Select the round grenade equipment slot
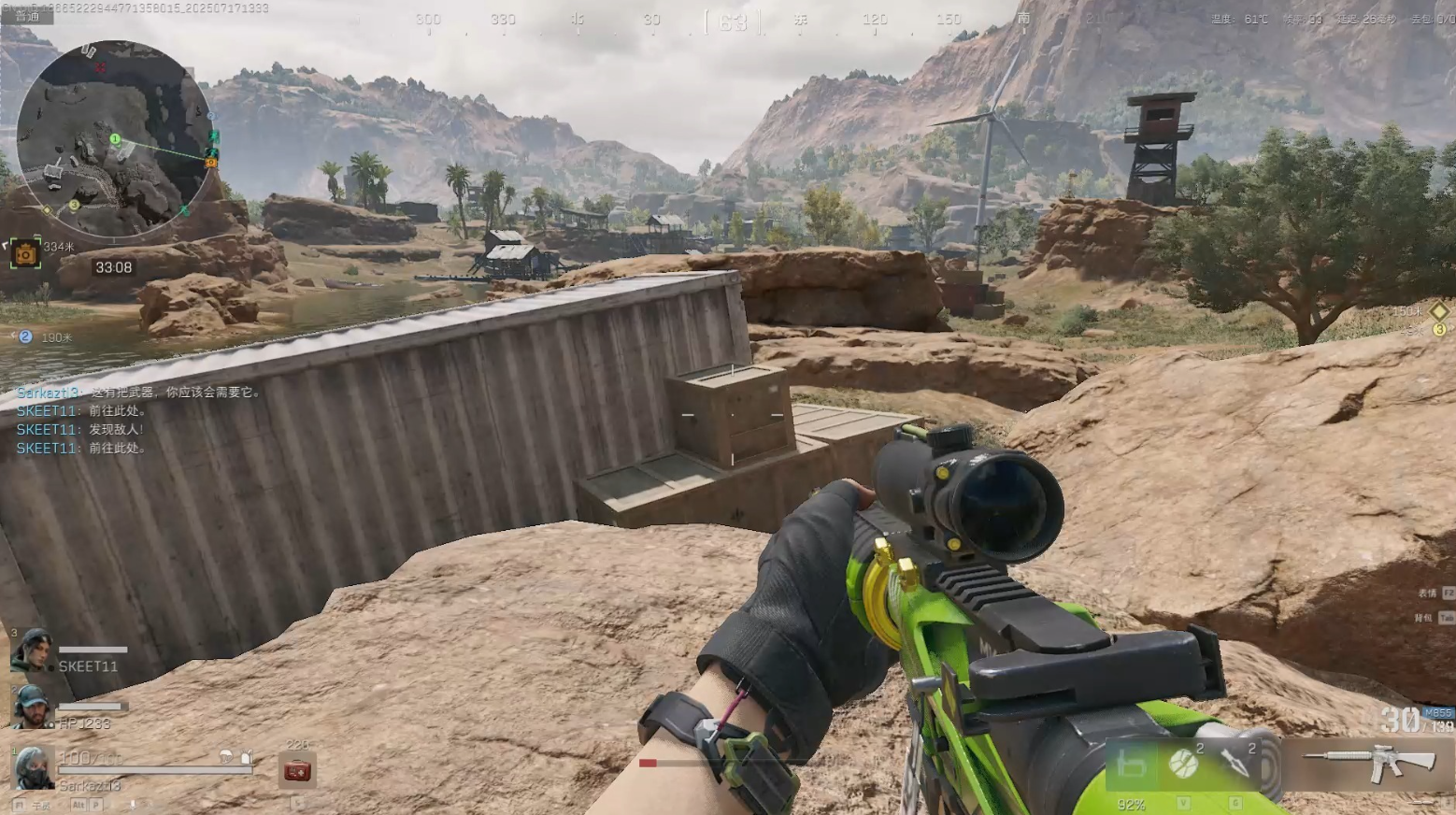Viewport: 1456px width, 815px height. [1183, 764]
